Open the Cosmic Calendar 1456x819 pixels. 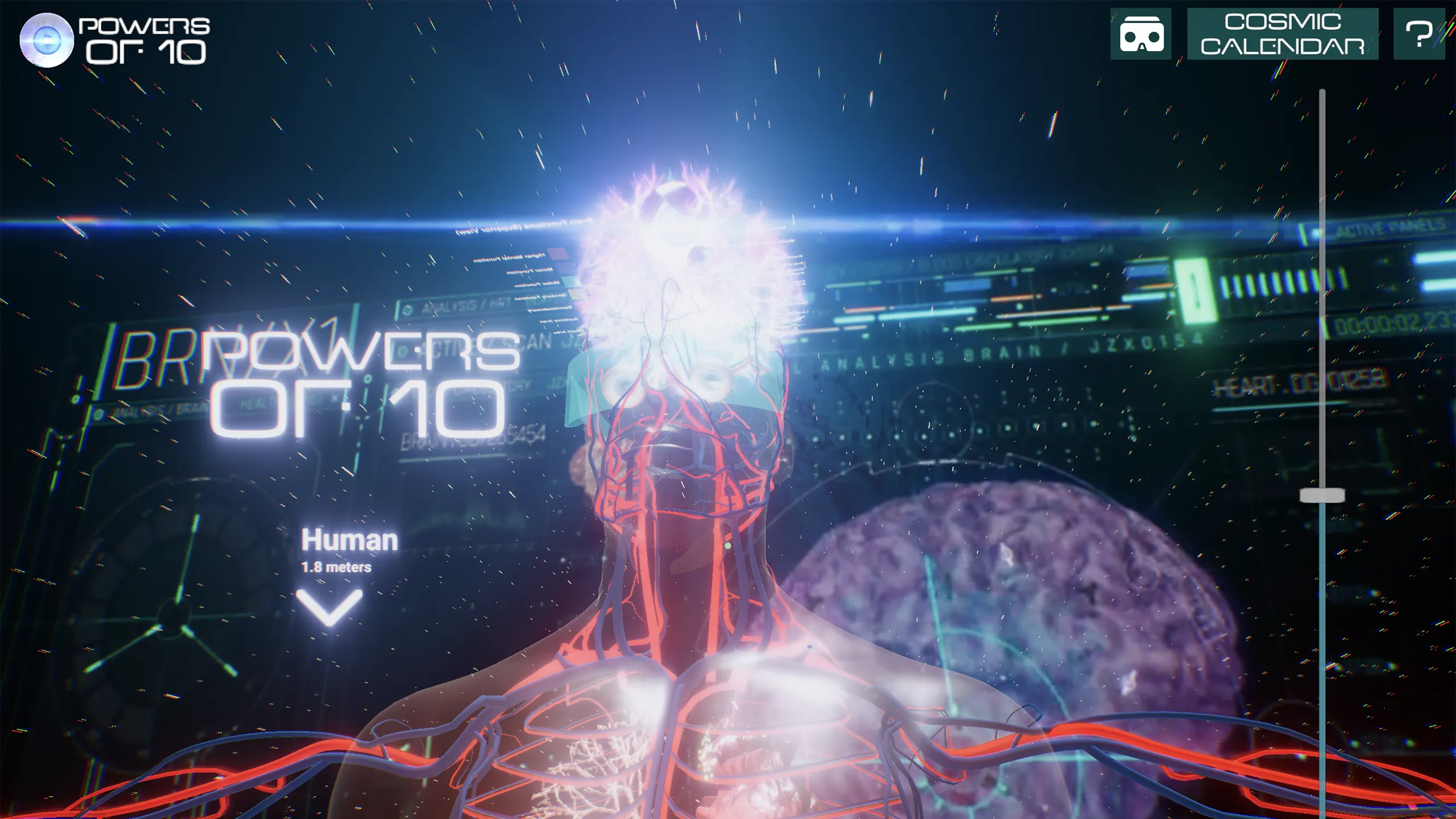[1283, 34]
